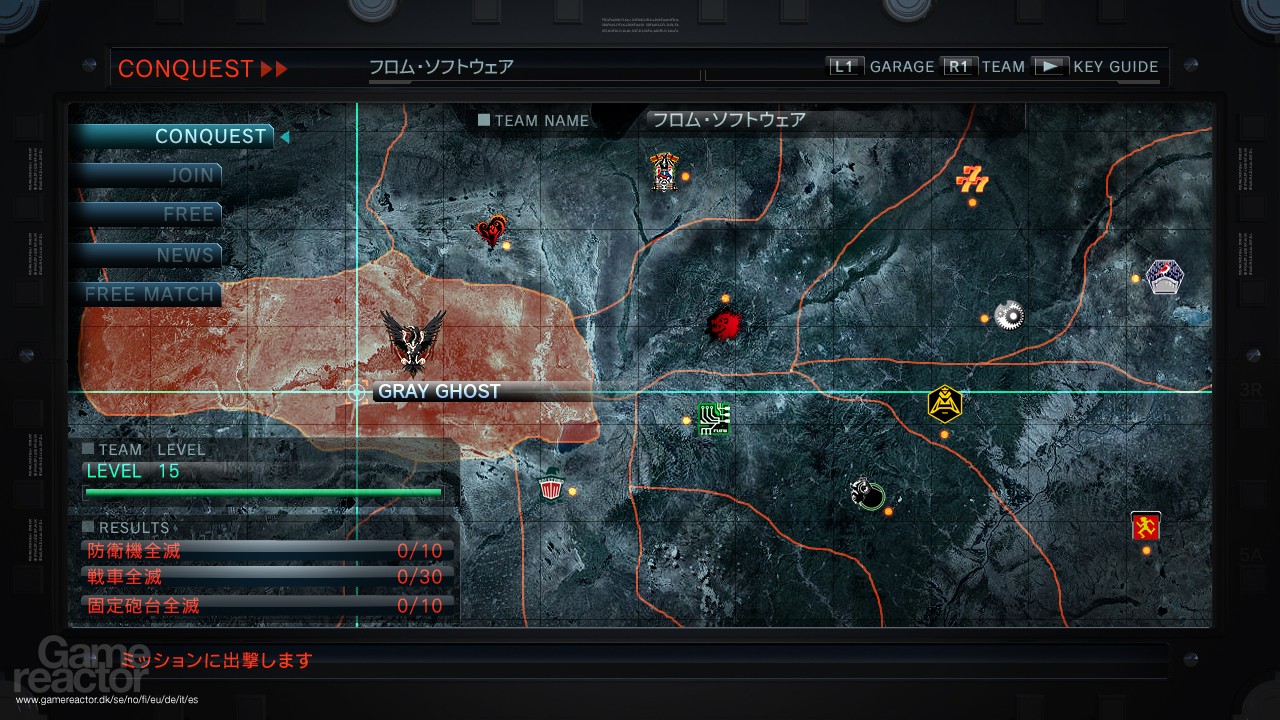Image resolution: width=1280 pixels, height=720 pixels.
Task: Select the skull emblem inside the green circle
Action: (x=866, y=494)
